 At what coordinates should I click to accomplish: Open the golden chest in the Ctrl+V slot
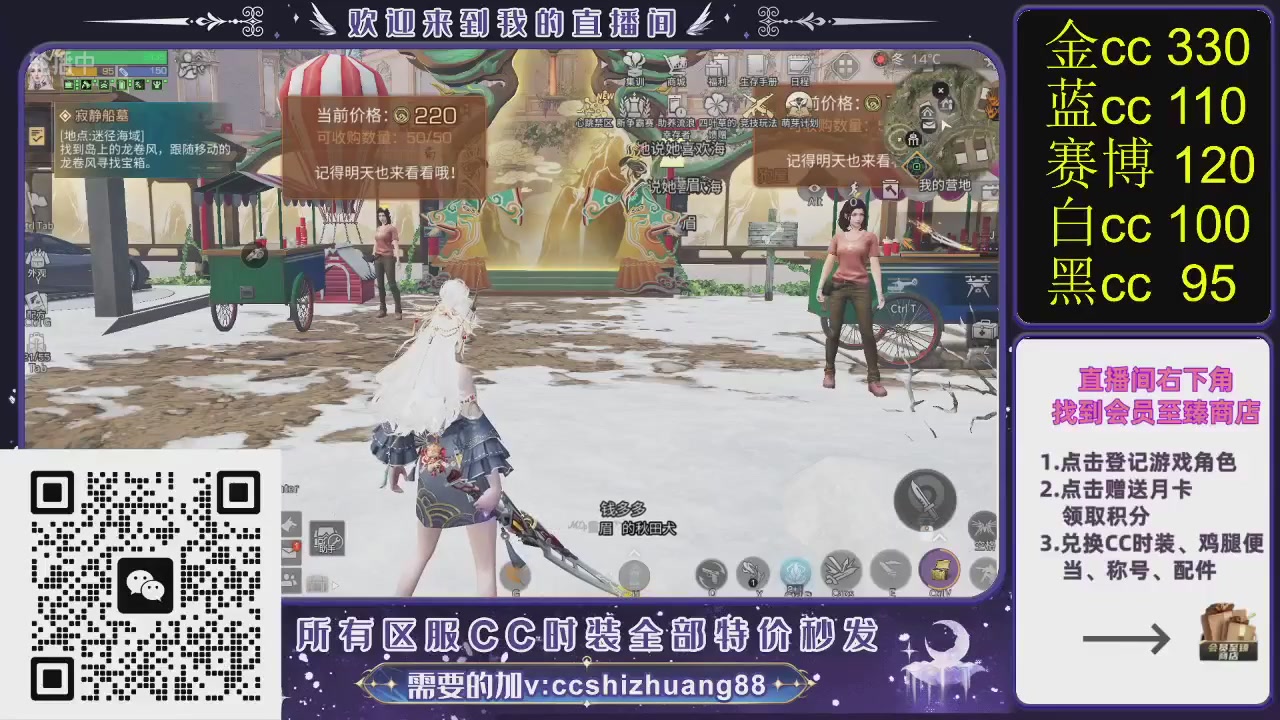click(941, 569)
